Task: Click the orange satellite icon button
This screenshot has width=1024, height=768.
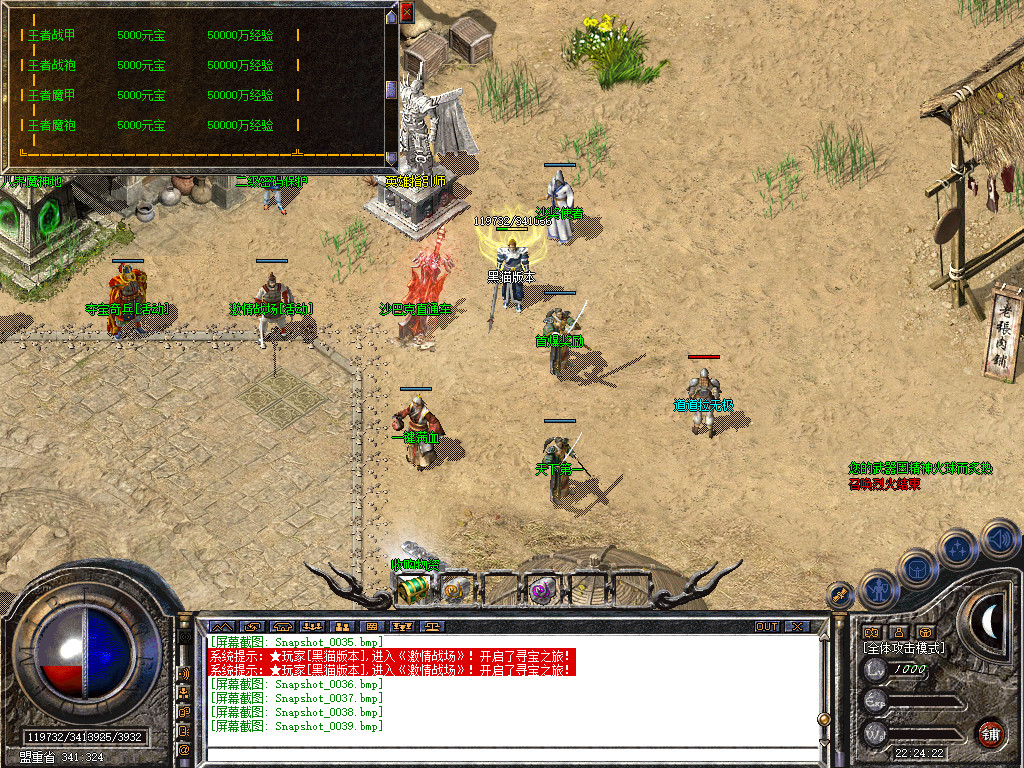Action: click(842, 595)
